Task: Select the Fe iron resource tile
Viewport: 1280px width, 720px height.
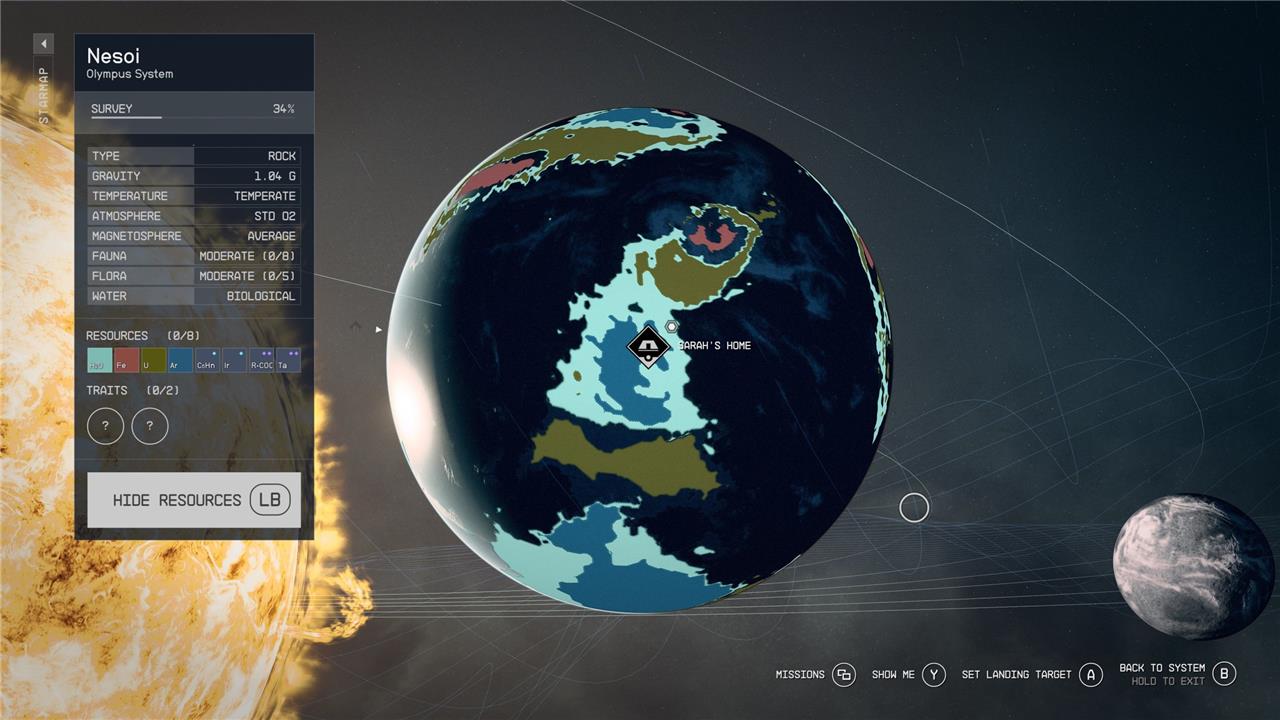Action: [126, 360]
